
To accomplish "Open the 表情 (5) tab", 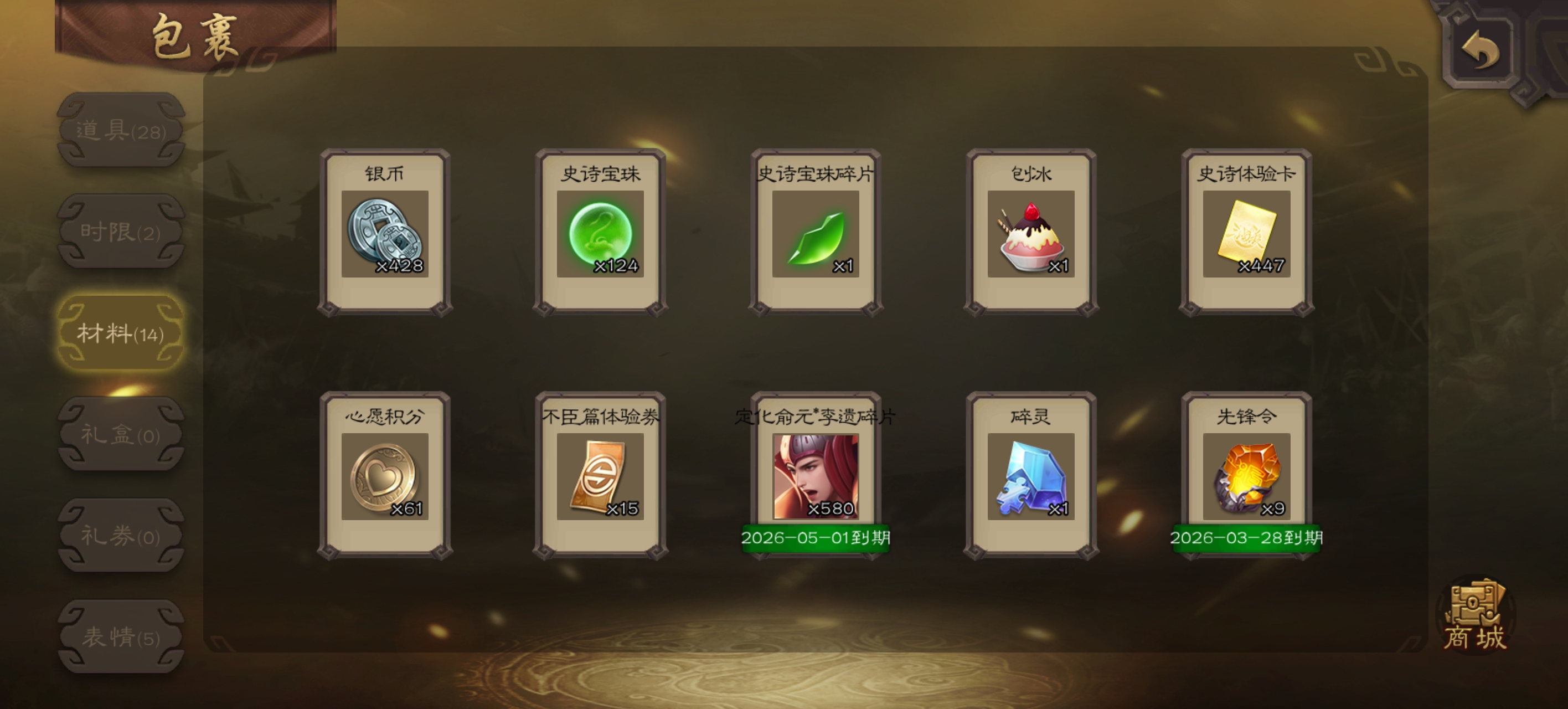I will tap(121, 636).
